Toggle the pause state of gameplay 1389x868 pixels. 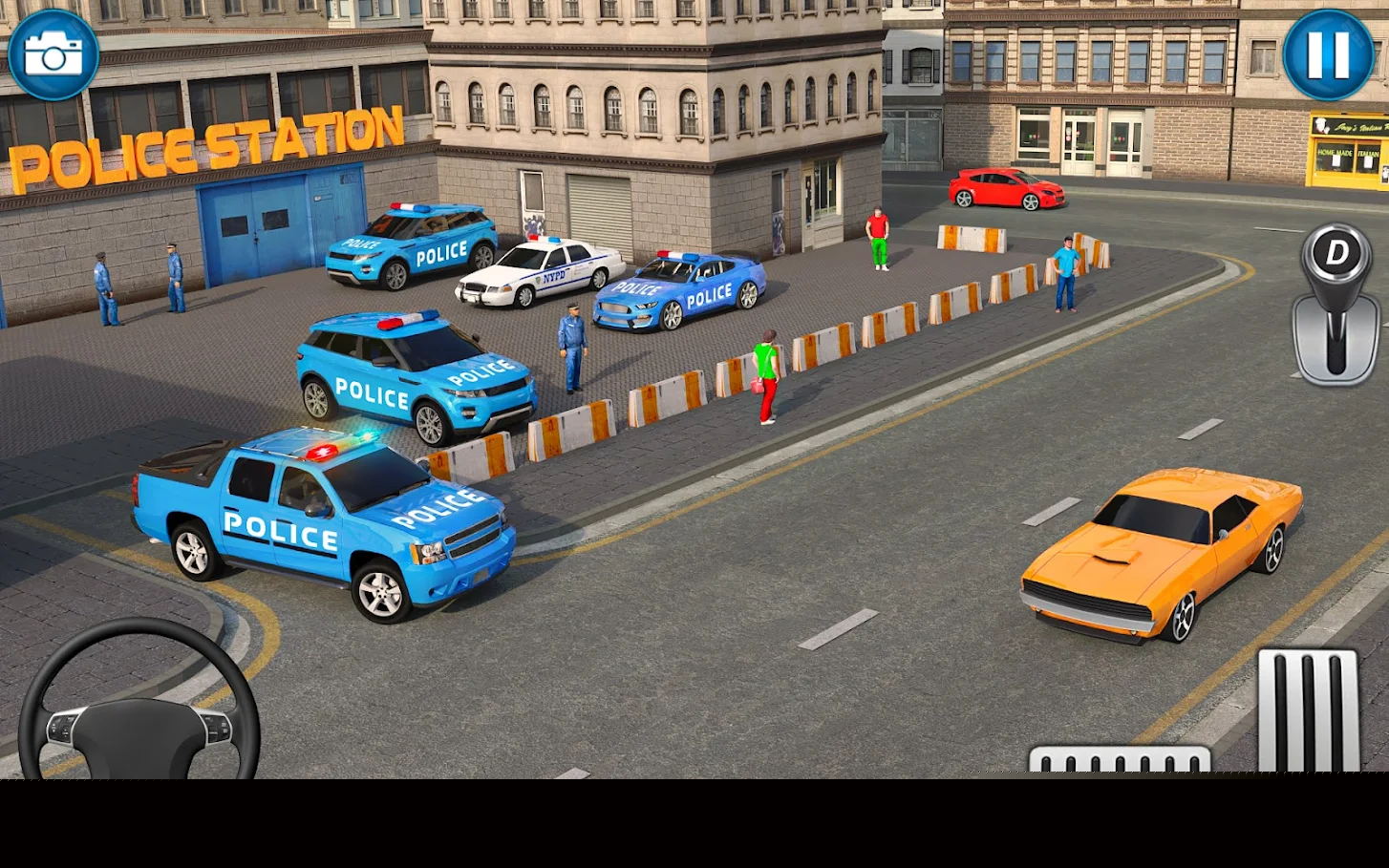click(1327, 54)
